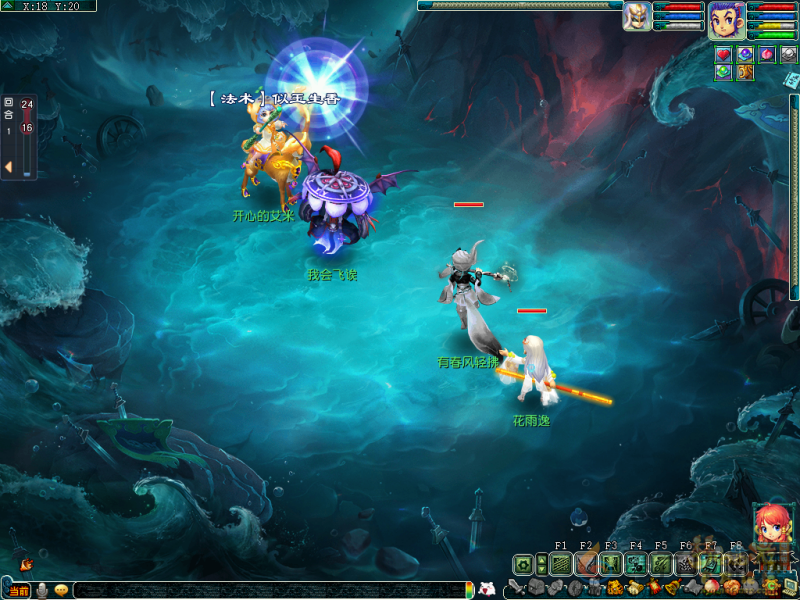Select the red heart buff icon
800x600 pixels.
(723, 54)
